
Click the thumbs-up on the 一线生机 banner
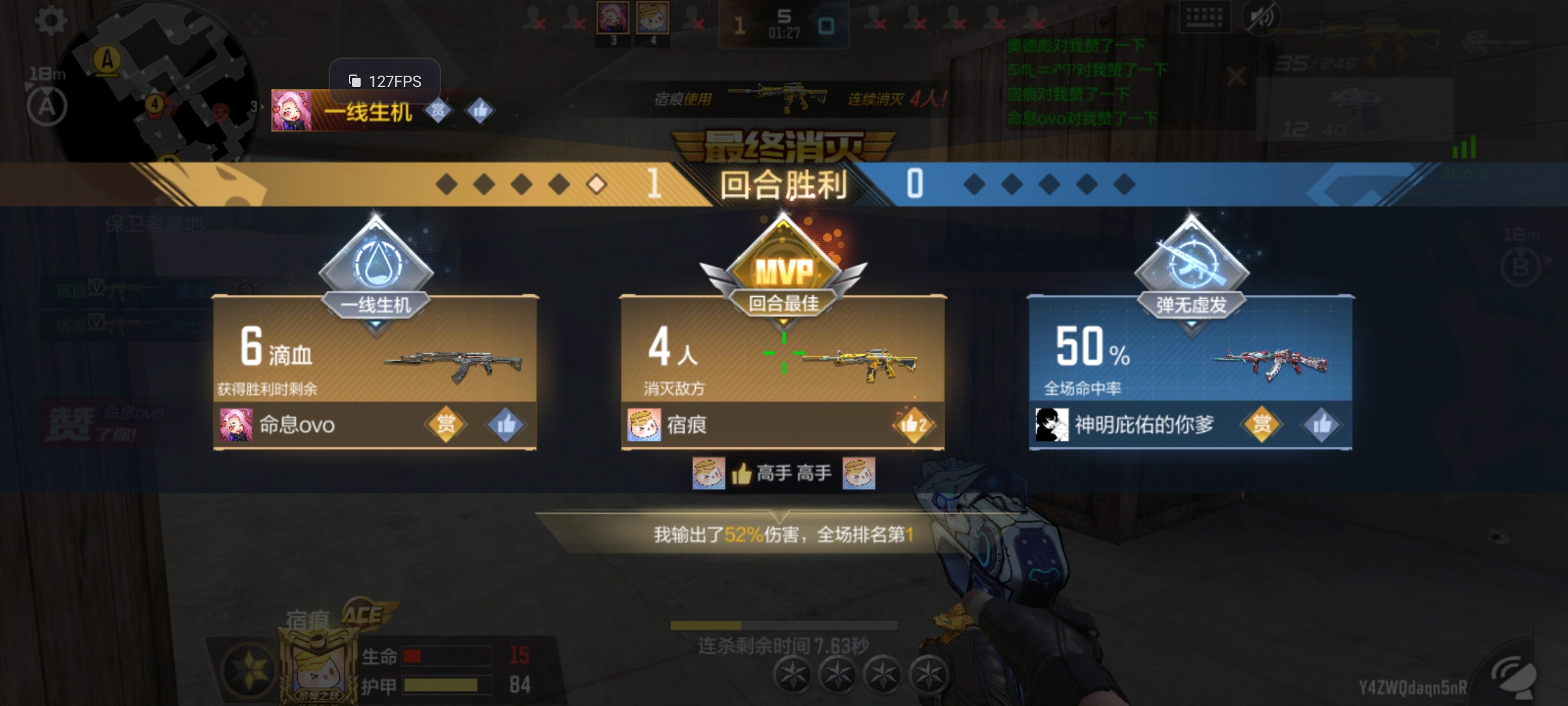480,110
